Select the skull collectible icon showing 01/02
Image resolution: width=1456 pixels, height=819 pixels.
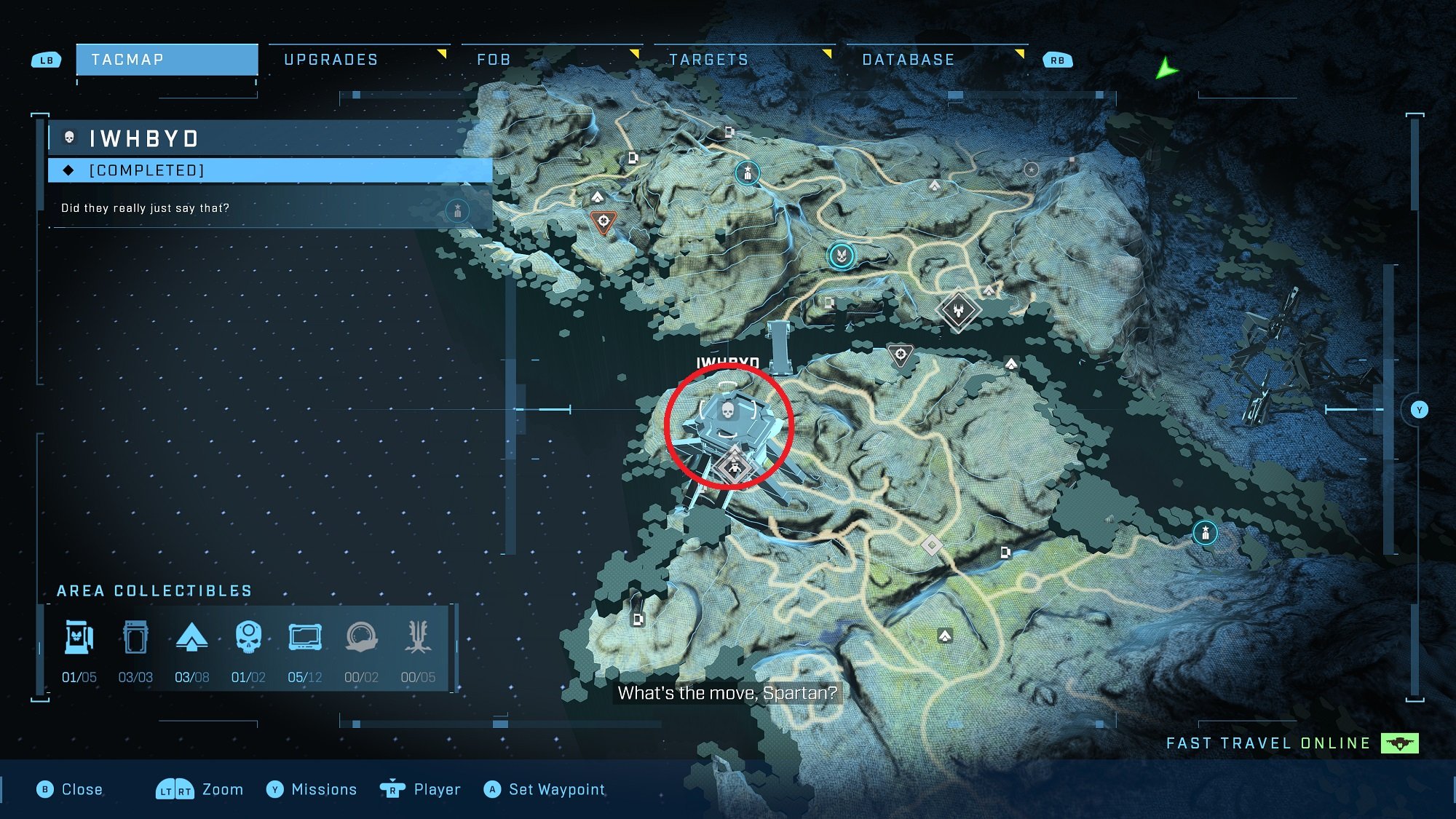tap(248, 638)
